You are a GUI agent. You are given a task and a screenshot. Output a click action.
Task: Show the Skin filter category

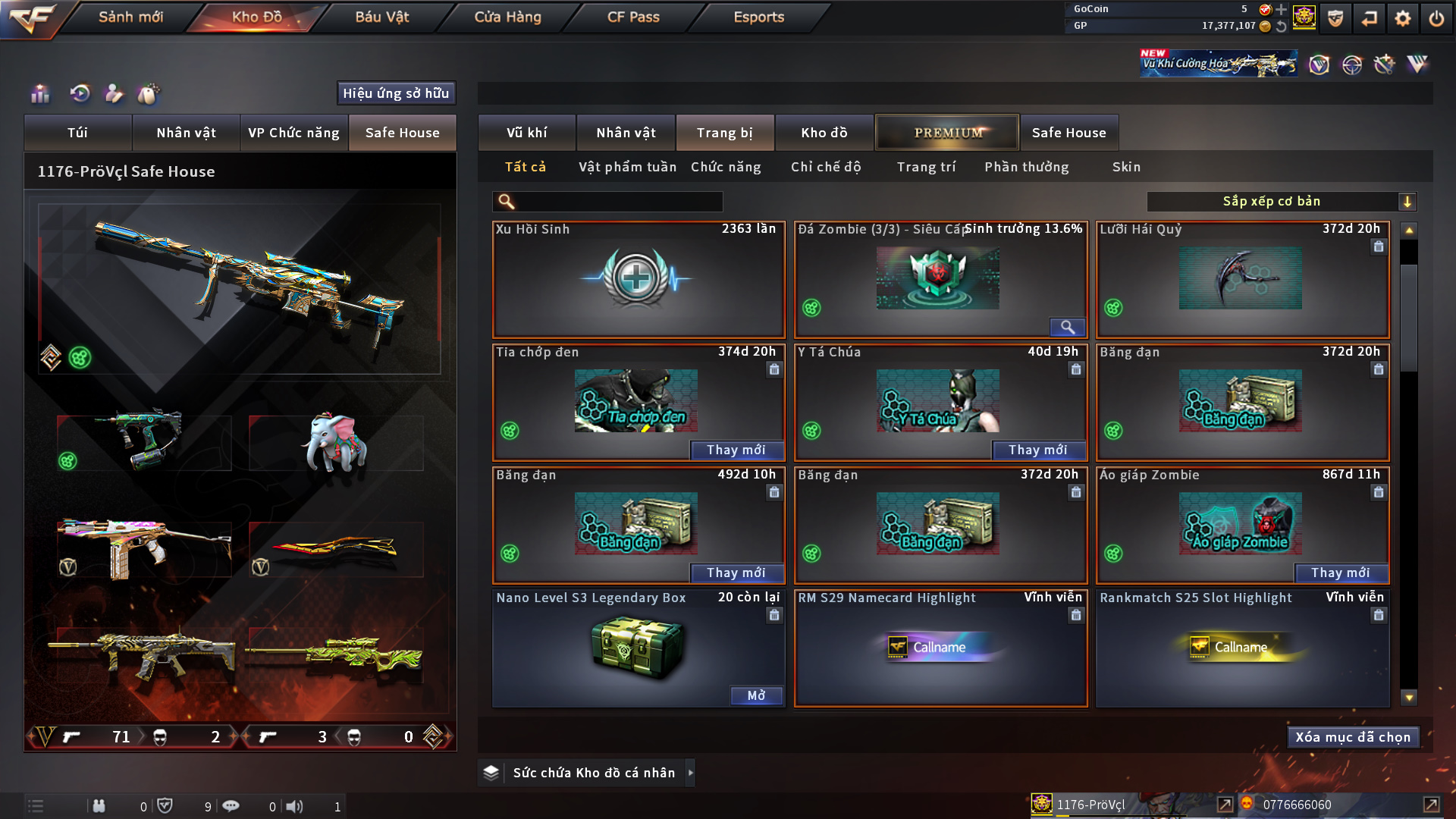pos(1126,167)
